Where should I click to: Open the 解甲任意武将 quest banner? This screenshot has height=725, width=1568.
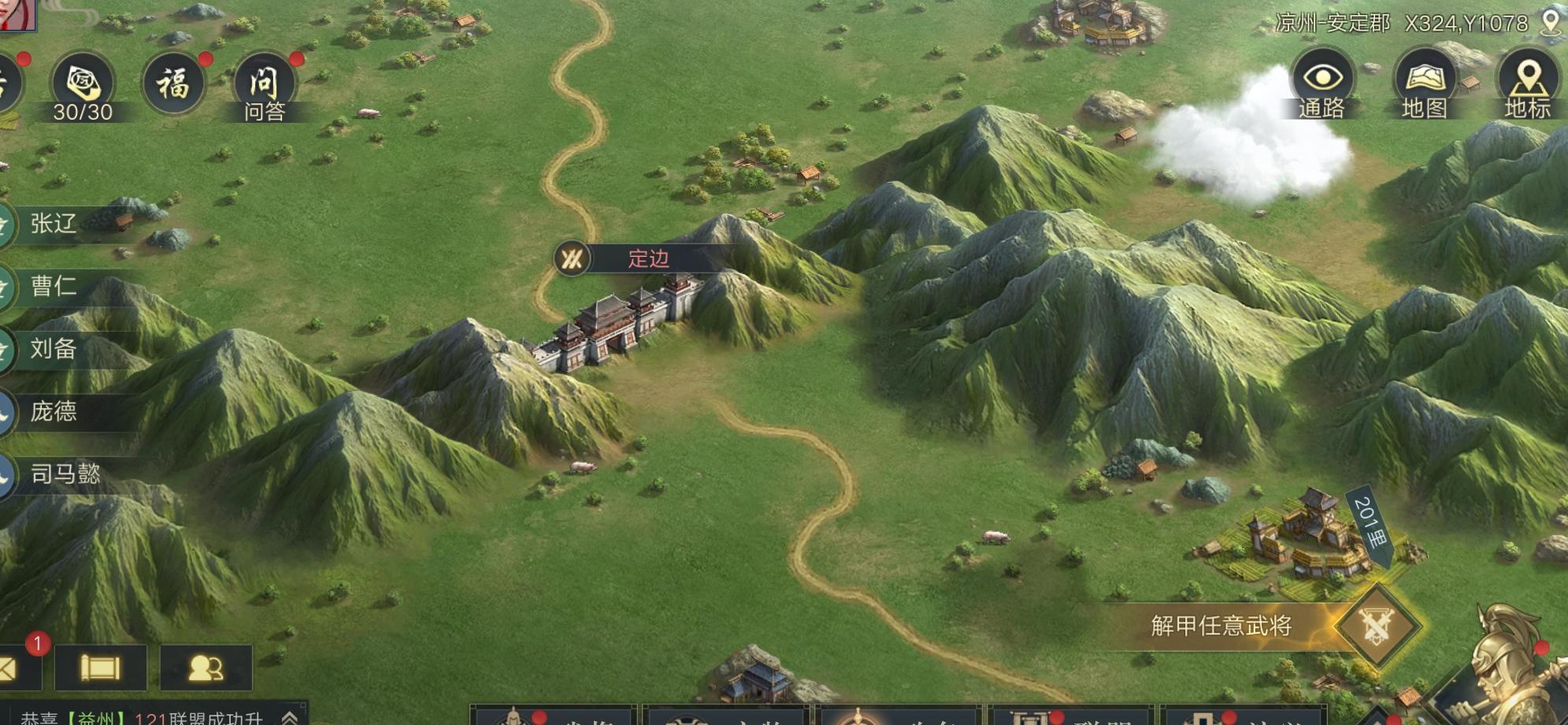click(1221, 626)
